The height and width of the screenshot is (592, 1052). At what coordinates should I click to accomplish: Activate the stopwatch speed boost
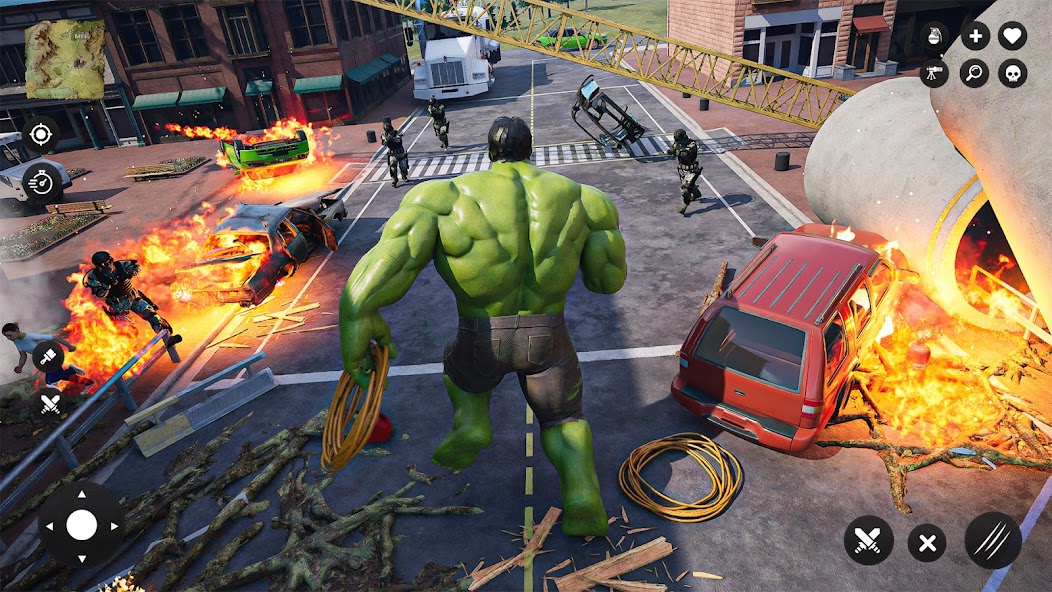pyautogui.click(x=41, y=181)
